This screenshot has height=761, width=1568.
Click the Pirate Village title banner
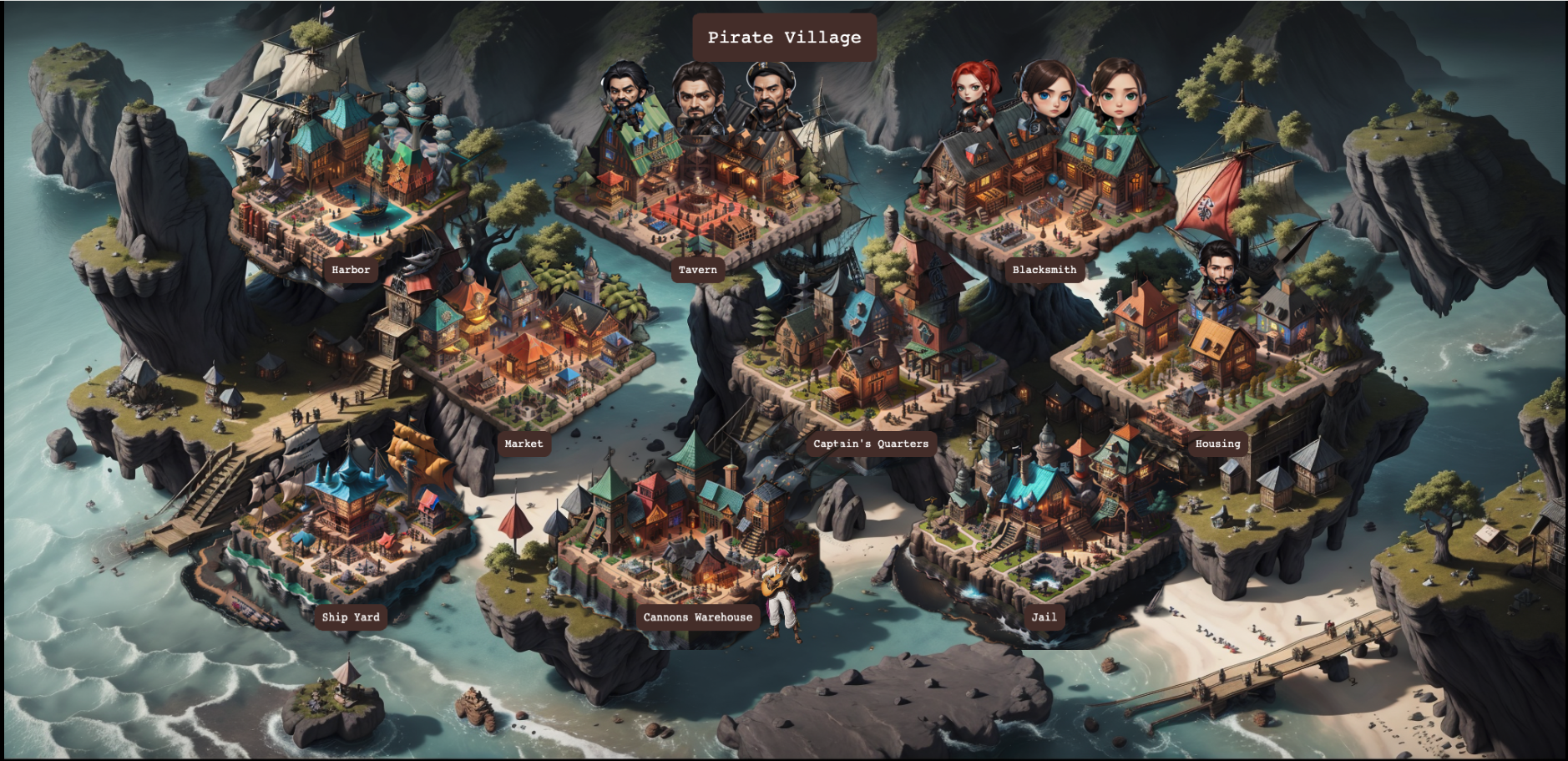coord(784,38)
